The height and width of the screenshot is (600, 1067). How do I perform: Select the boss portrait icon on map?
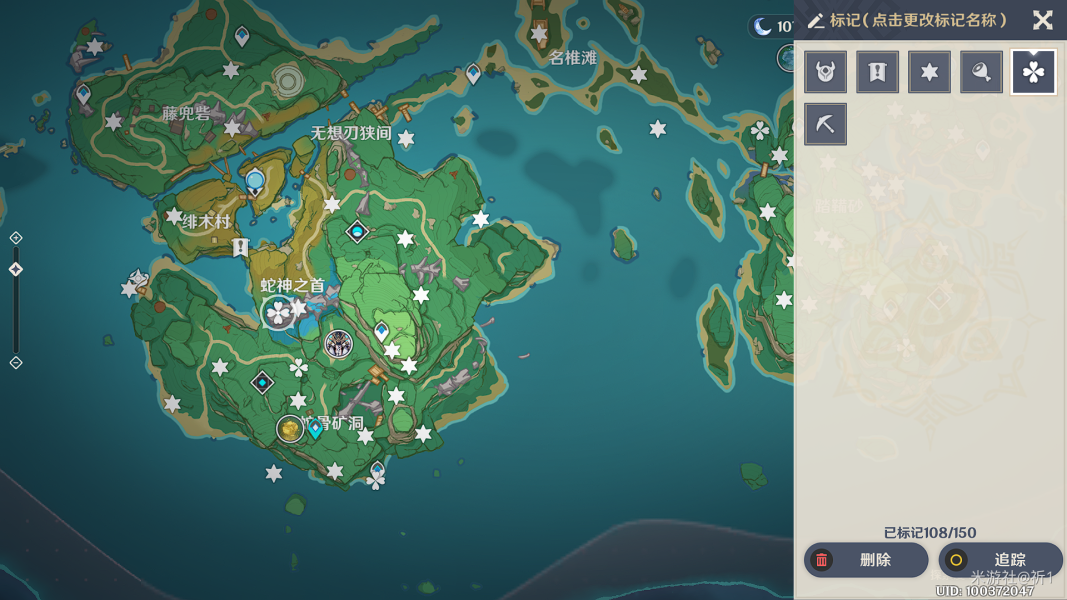(338, 344)
